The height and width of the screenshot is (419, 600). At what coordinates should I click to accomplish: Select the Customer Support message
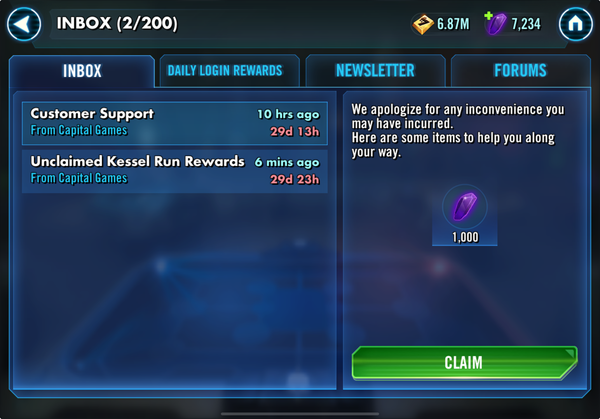click(x=174, y=122)
